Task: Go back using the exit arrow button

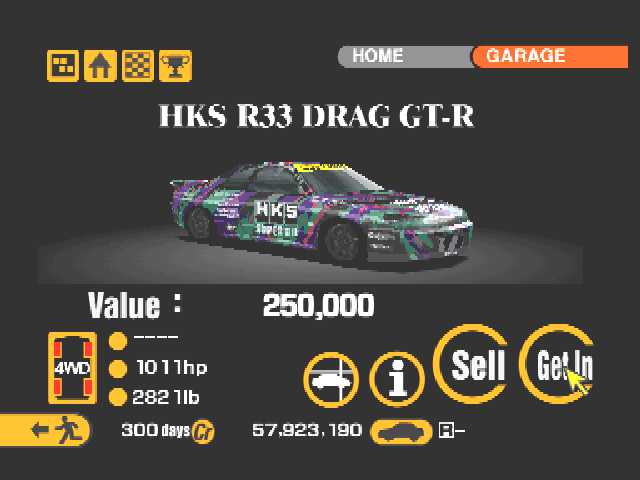Action: coord(45,431)
